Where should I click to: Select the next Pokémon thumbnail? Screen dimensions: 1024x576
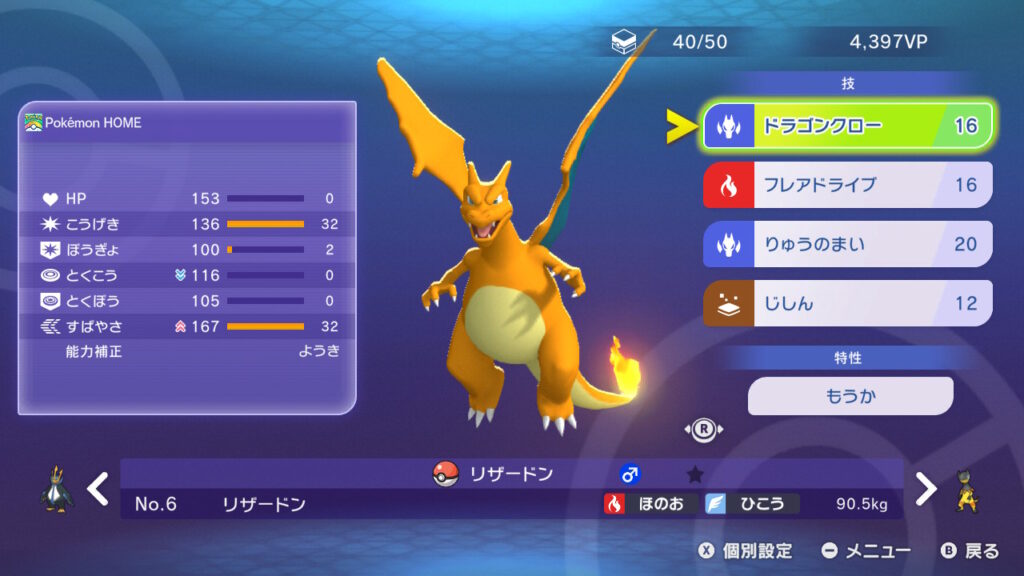tap(967, 489)
